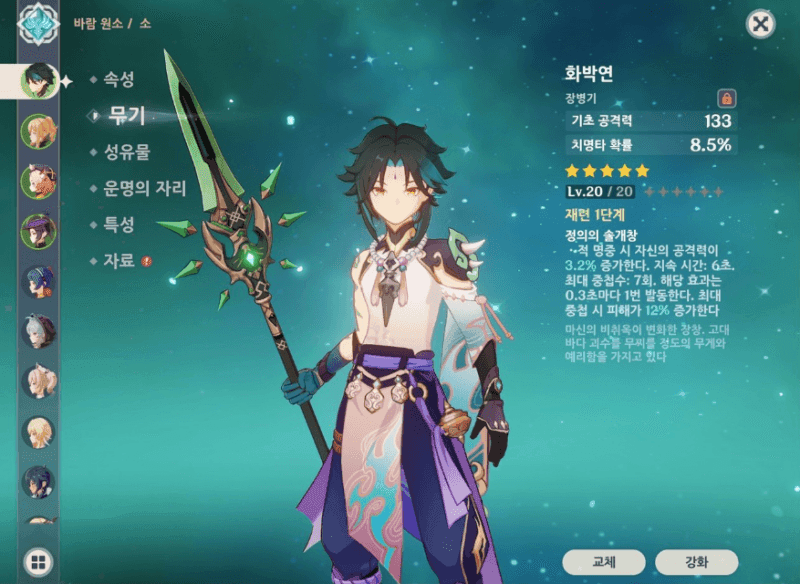
Task: Select the 무기 weapon menu entry
Action: click(x=126, y=115)
